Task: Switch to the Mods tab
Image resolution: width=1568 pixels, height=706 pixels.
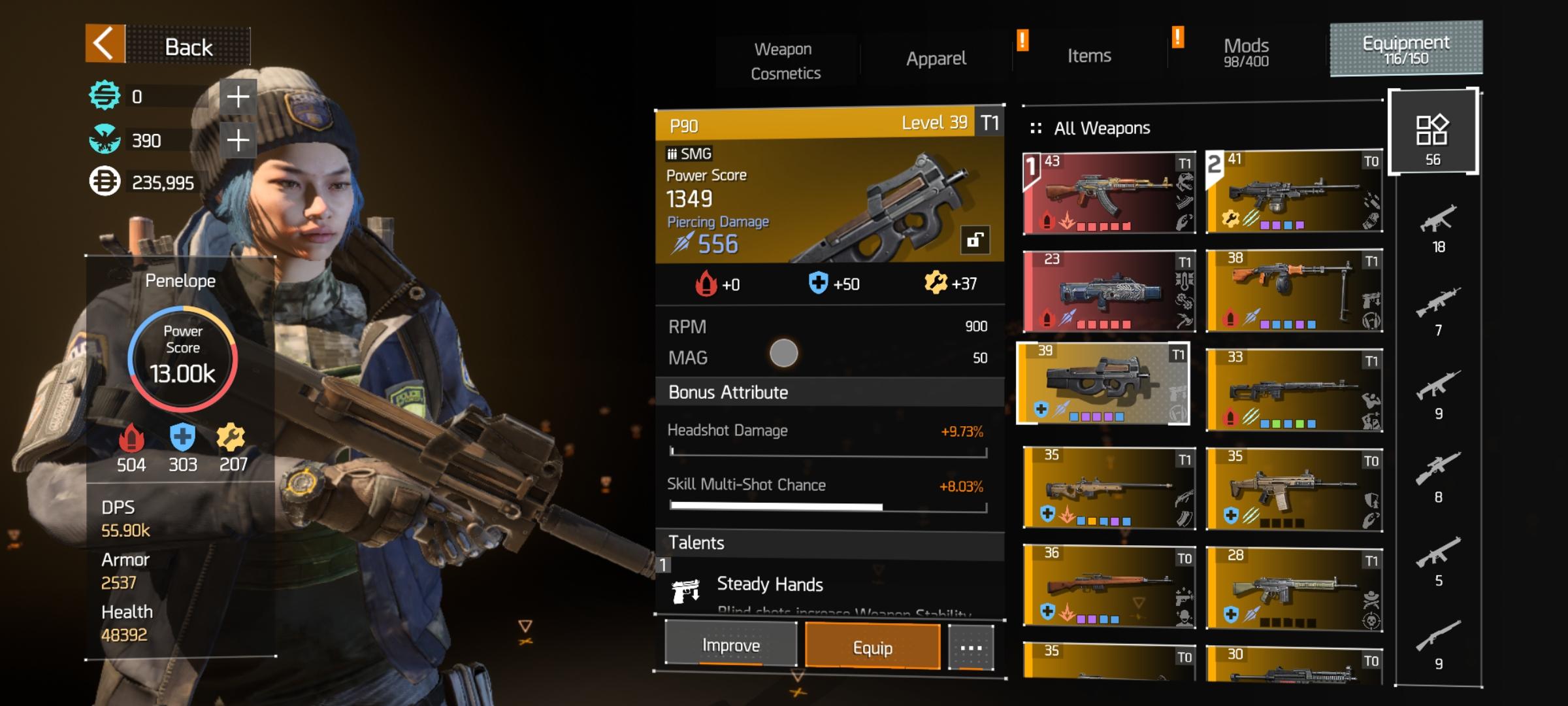Action: pyautogui.click(x=1245, y=52)
